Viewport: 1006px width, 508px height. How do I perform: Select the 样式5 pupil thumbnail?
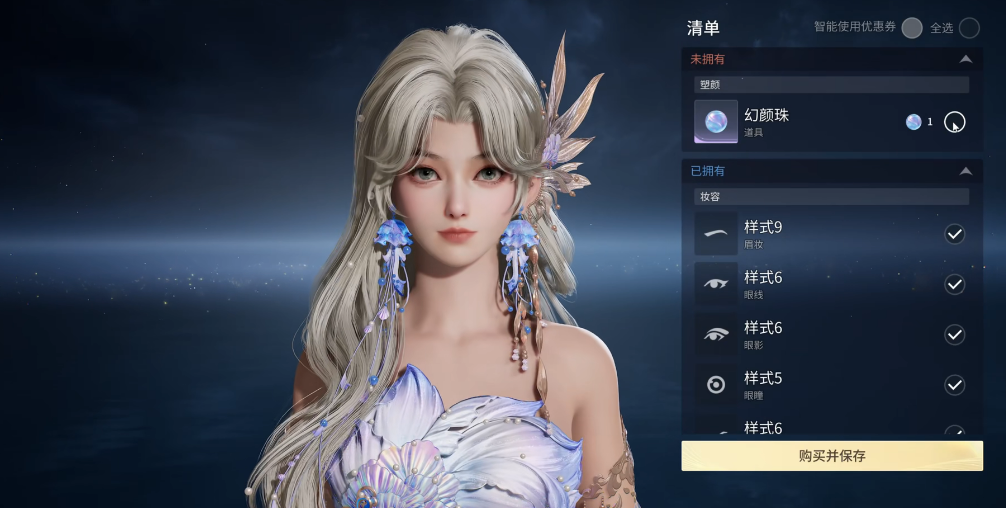point(716,385)
